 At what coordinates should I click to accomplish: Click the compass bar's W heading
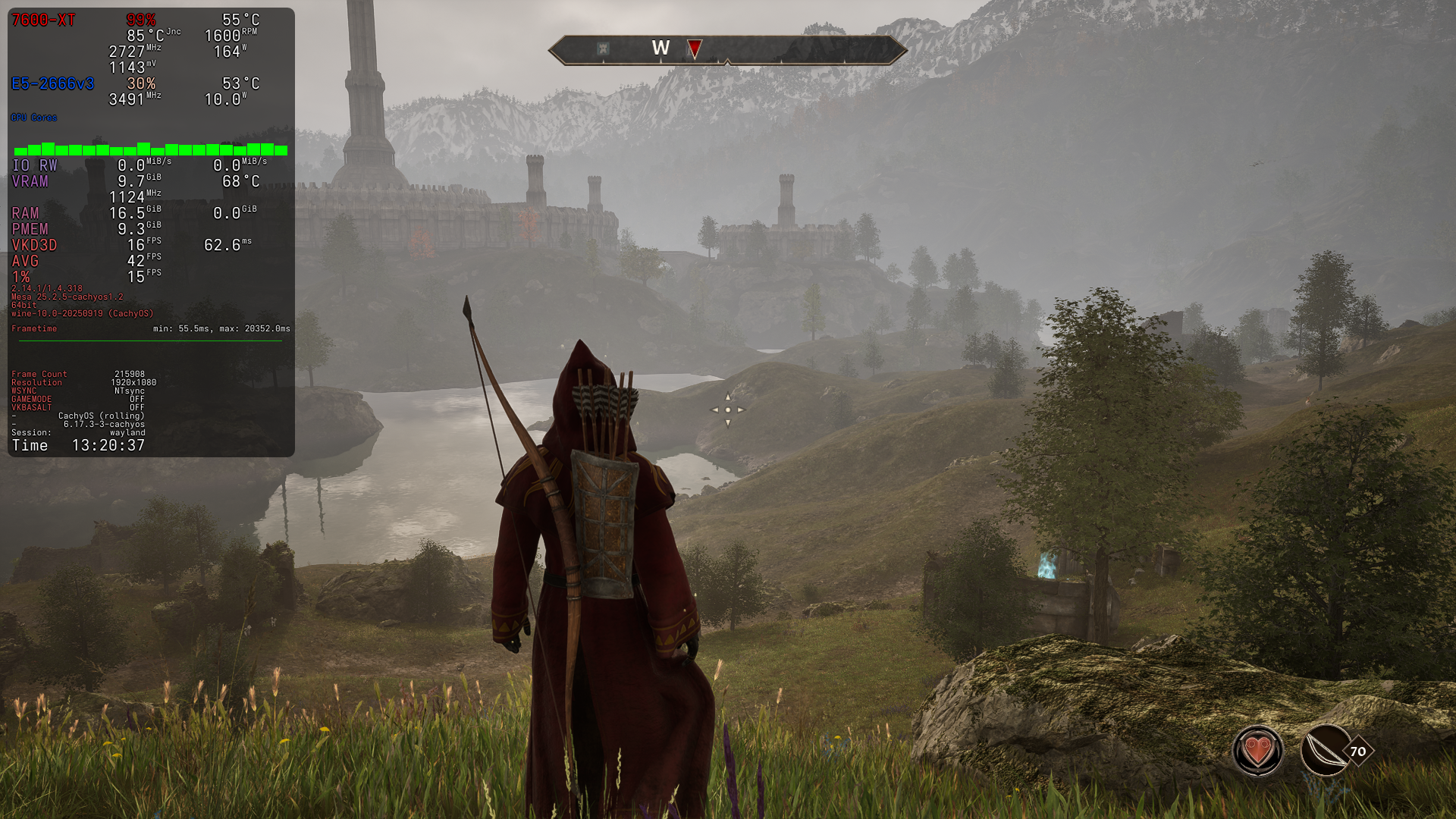pos(661,49)
